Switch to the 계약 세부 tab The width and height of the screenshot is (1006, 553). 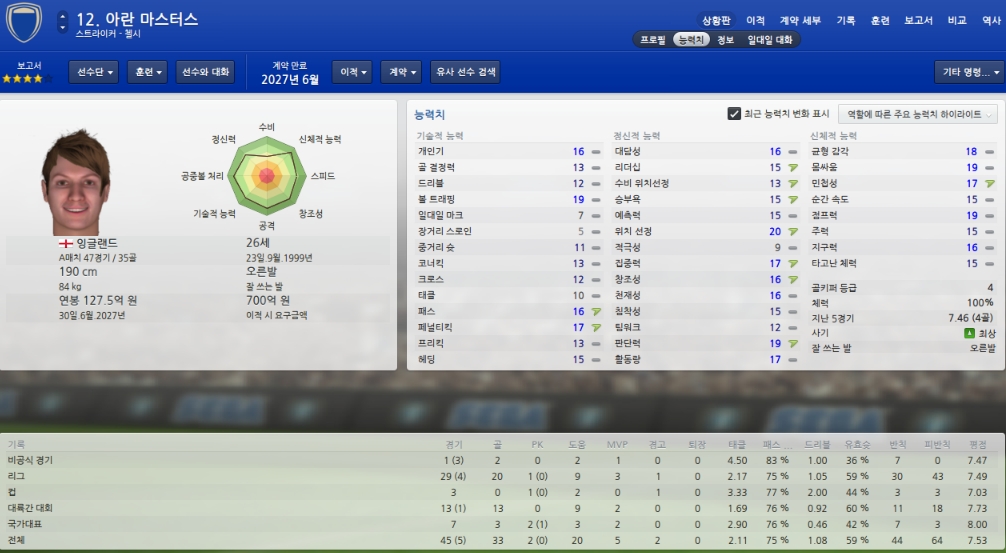point(799,20)
